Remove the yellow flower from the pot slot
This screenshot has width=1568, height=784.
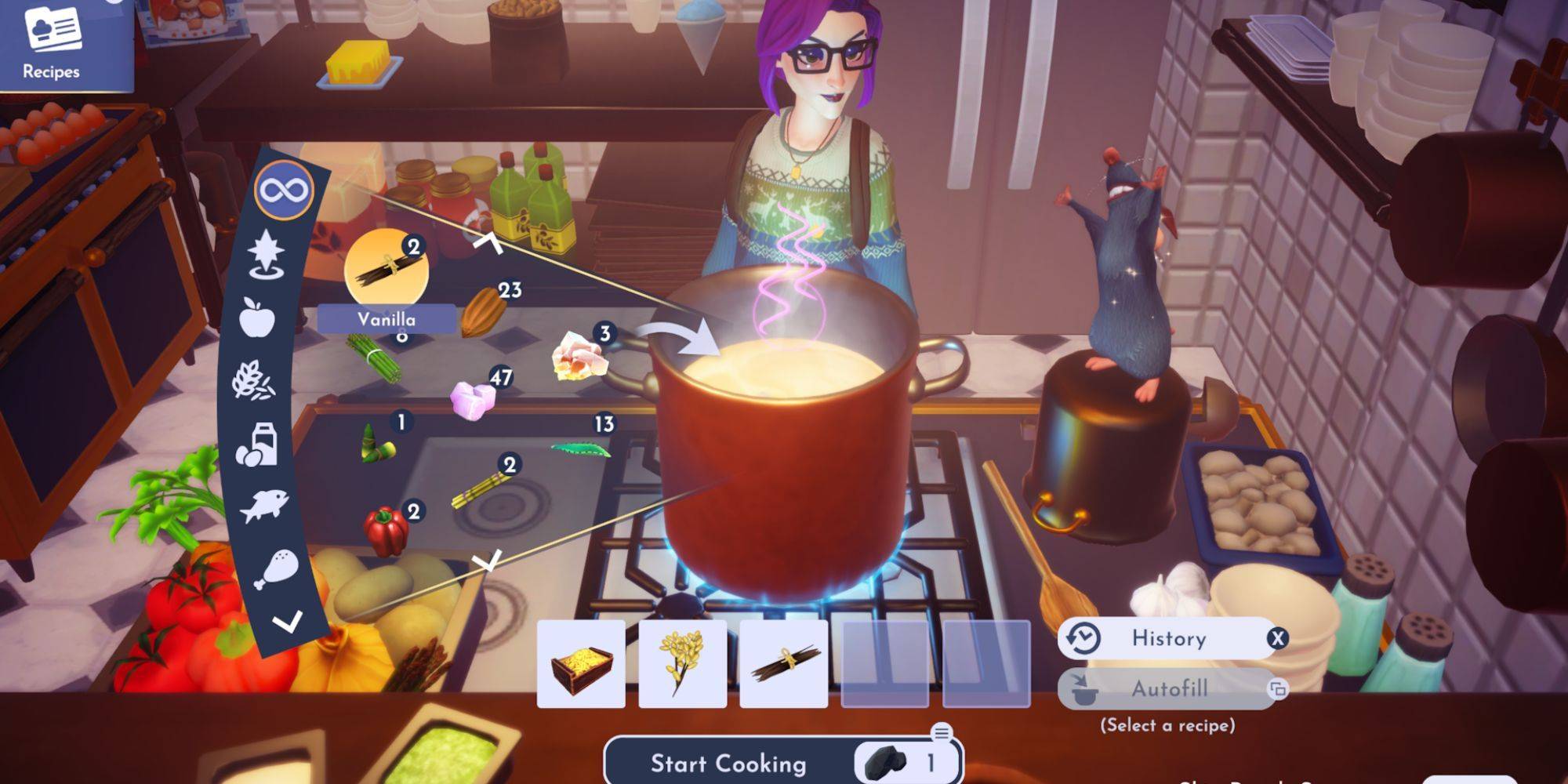point(682,664)
